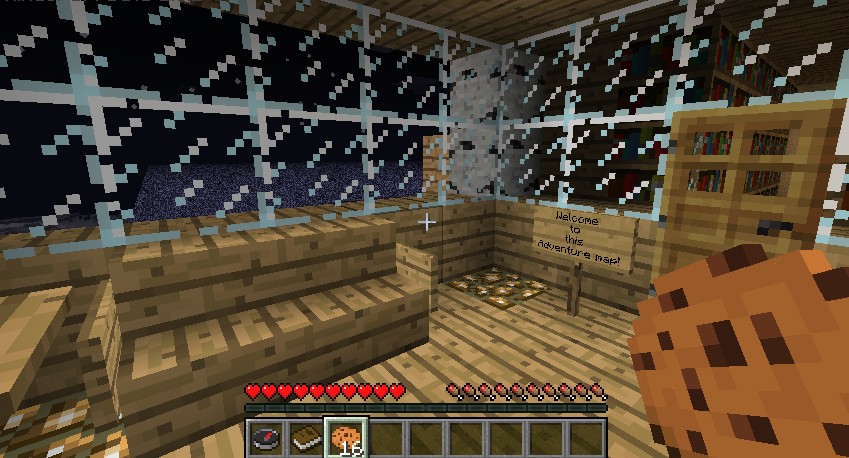The height and width of the screenshot is (458, 849).
Task: Select the cookie stack slot
Action: 347,438
